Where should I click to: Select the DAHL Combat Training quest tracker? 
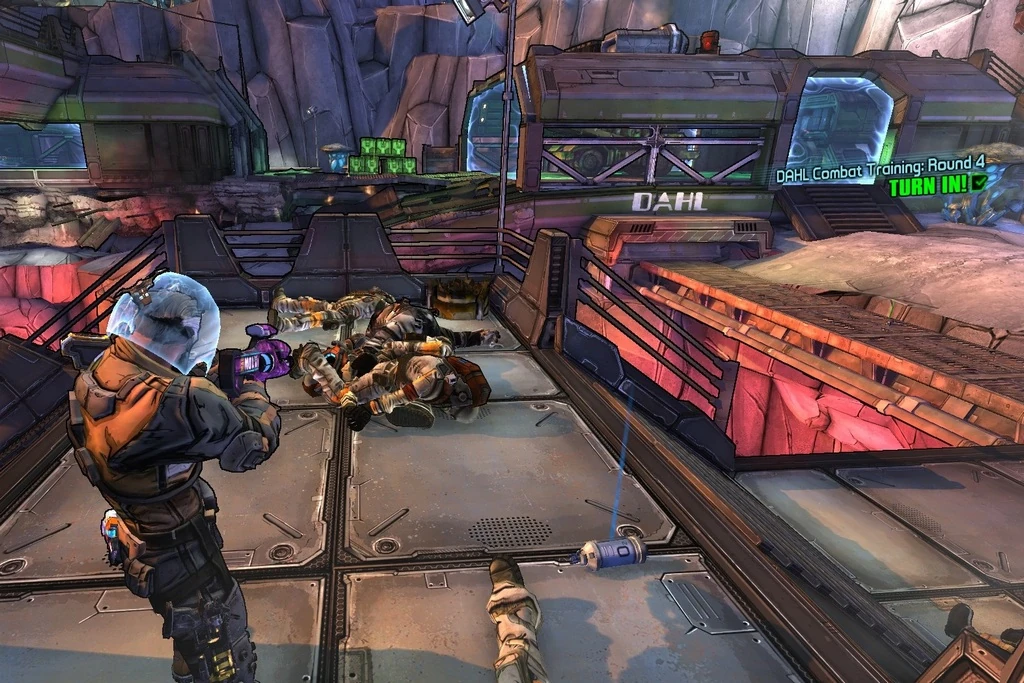click(878, 176)
